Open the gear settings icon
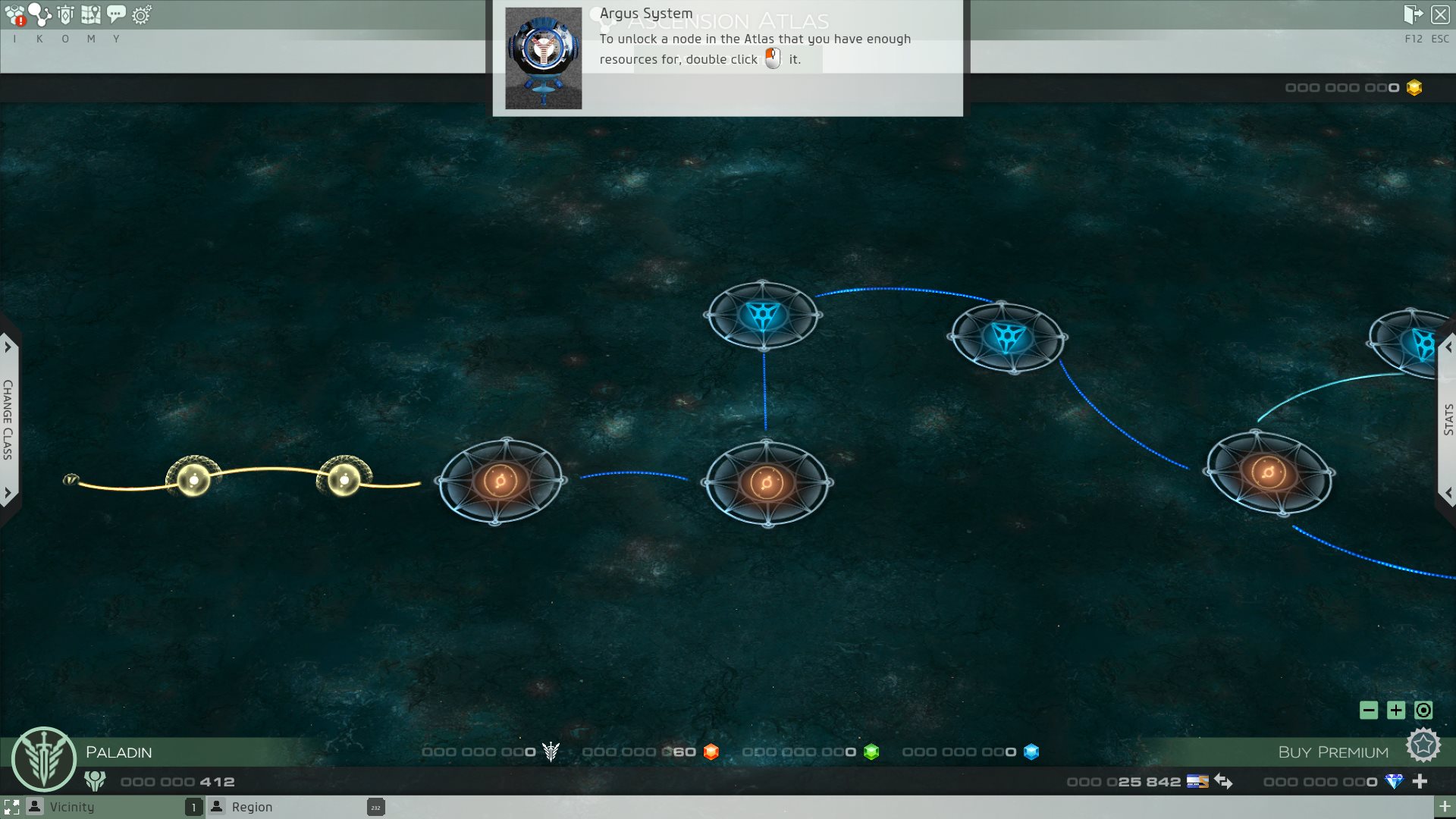Image resolution: width=1456 pixels, height=819 pixels. click(142, 15)
